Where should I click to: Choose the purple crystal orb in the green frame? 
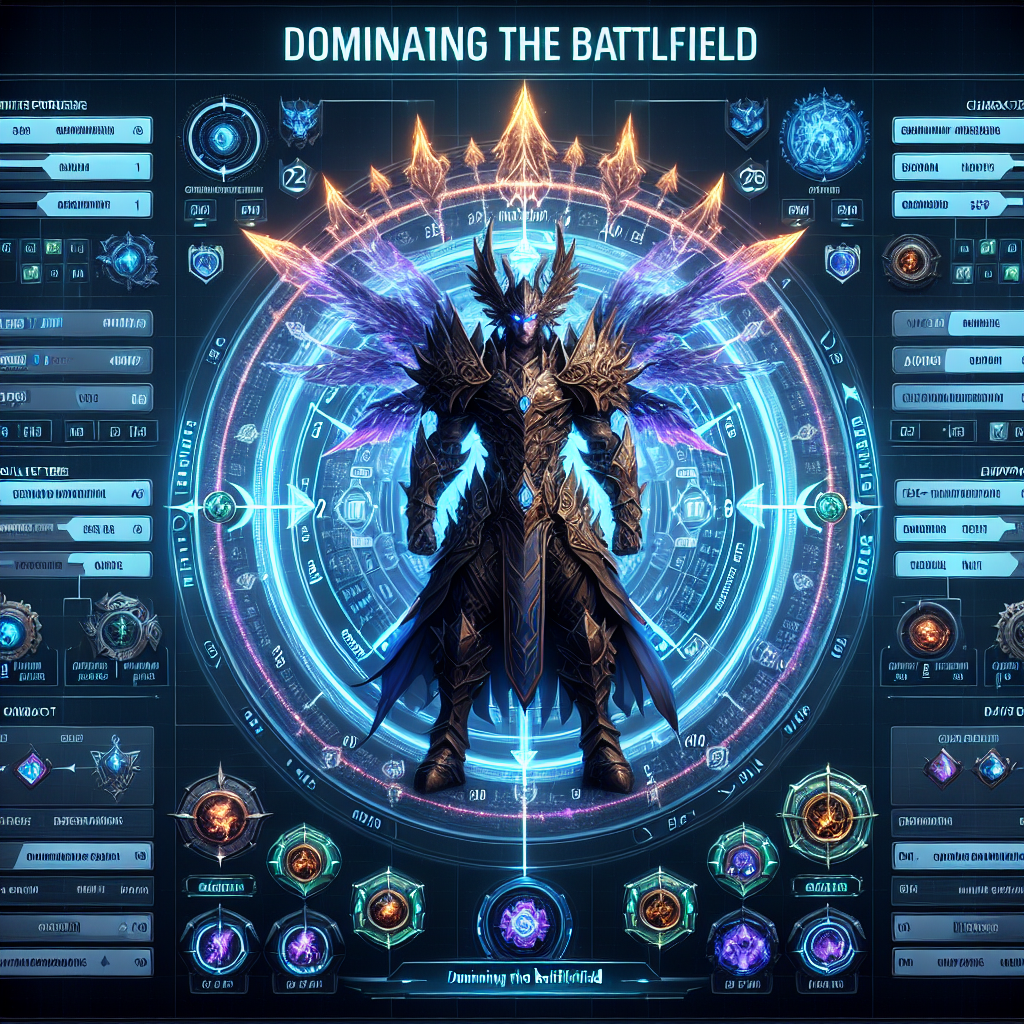[x=741, y=860]
